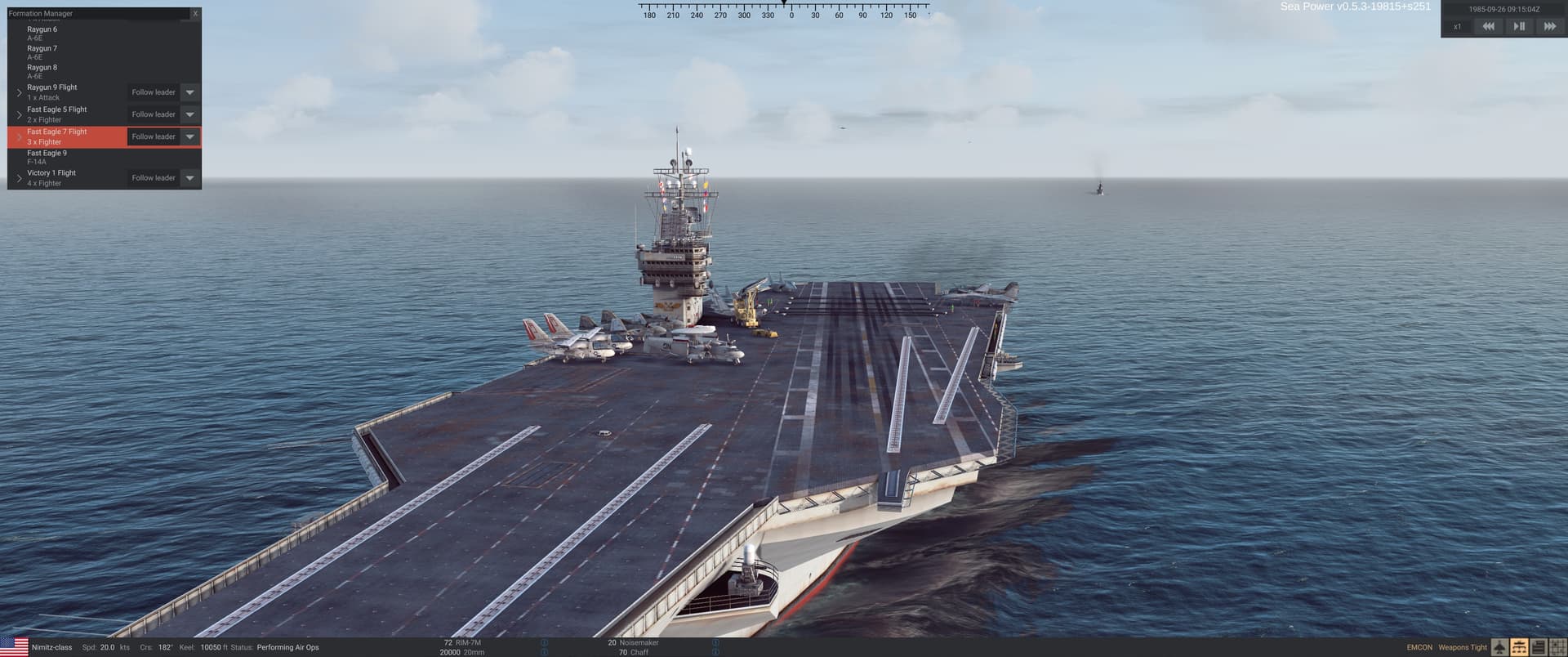Image resolution: width=1568 pixels, height=657 pixels.
Task: Open the flight deck aircraft icon panel
Action: pos(1500,648)
